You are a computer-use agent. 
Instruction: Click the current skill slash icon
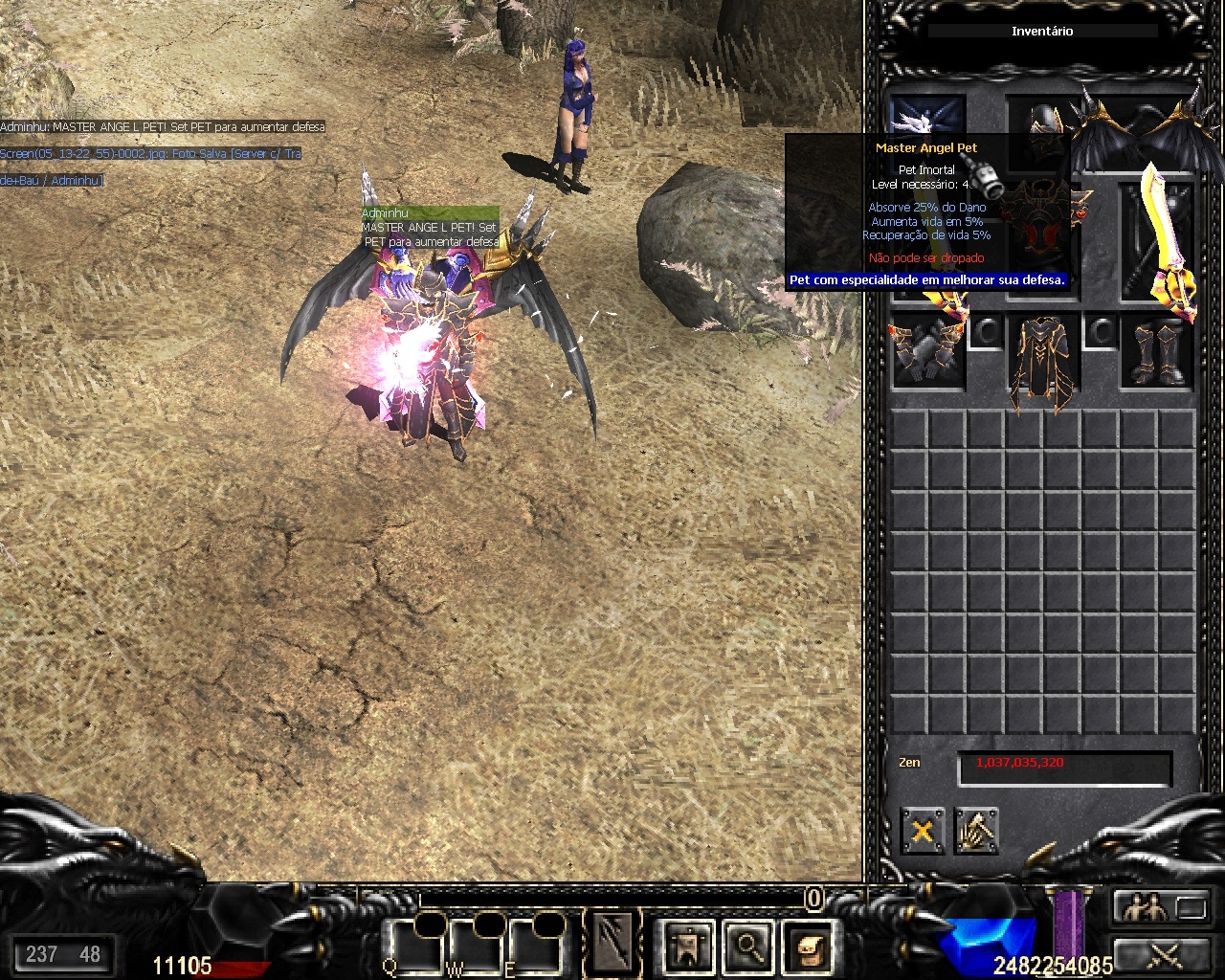point(612,943)
